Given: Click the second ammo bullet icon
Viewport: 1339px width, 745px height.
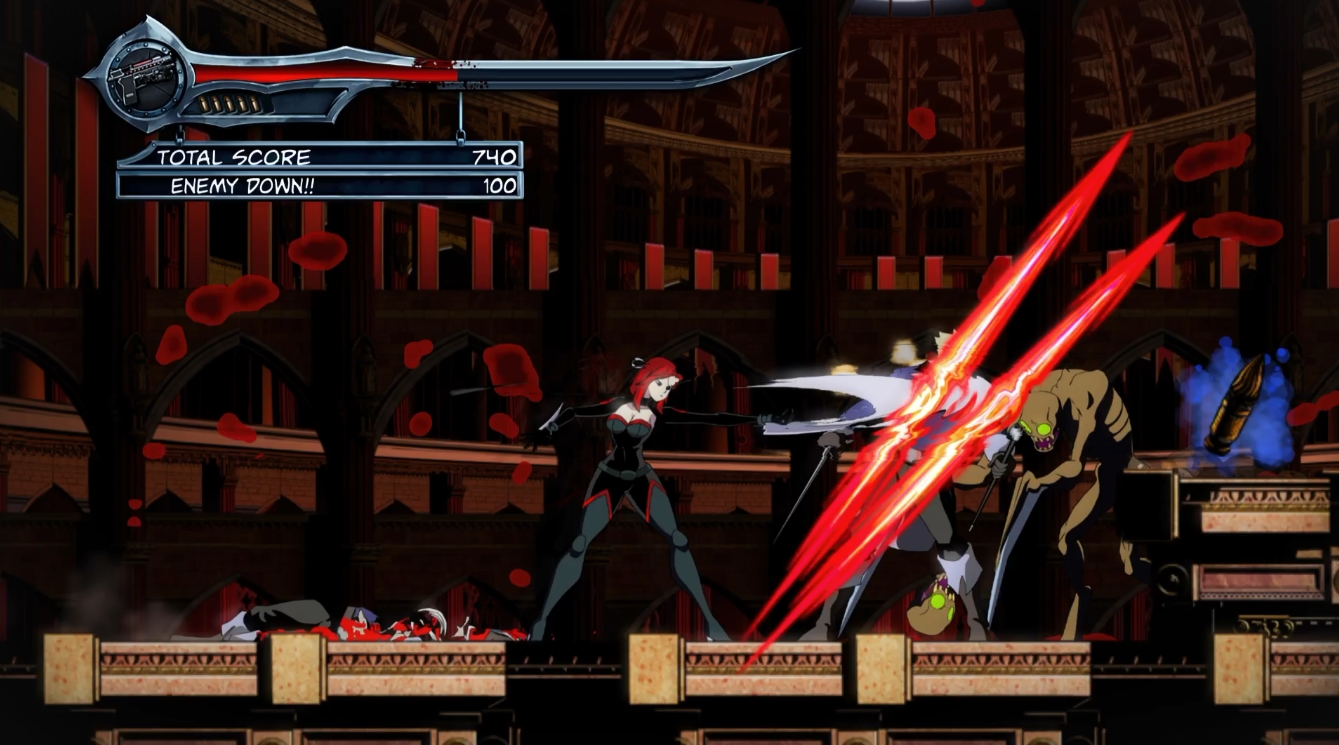Looking at the screenshot, I should point(217,102).
